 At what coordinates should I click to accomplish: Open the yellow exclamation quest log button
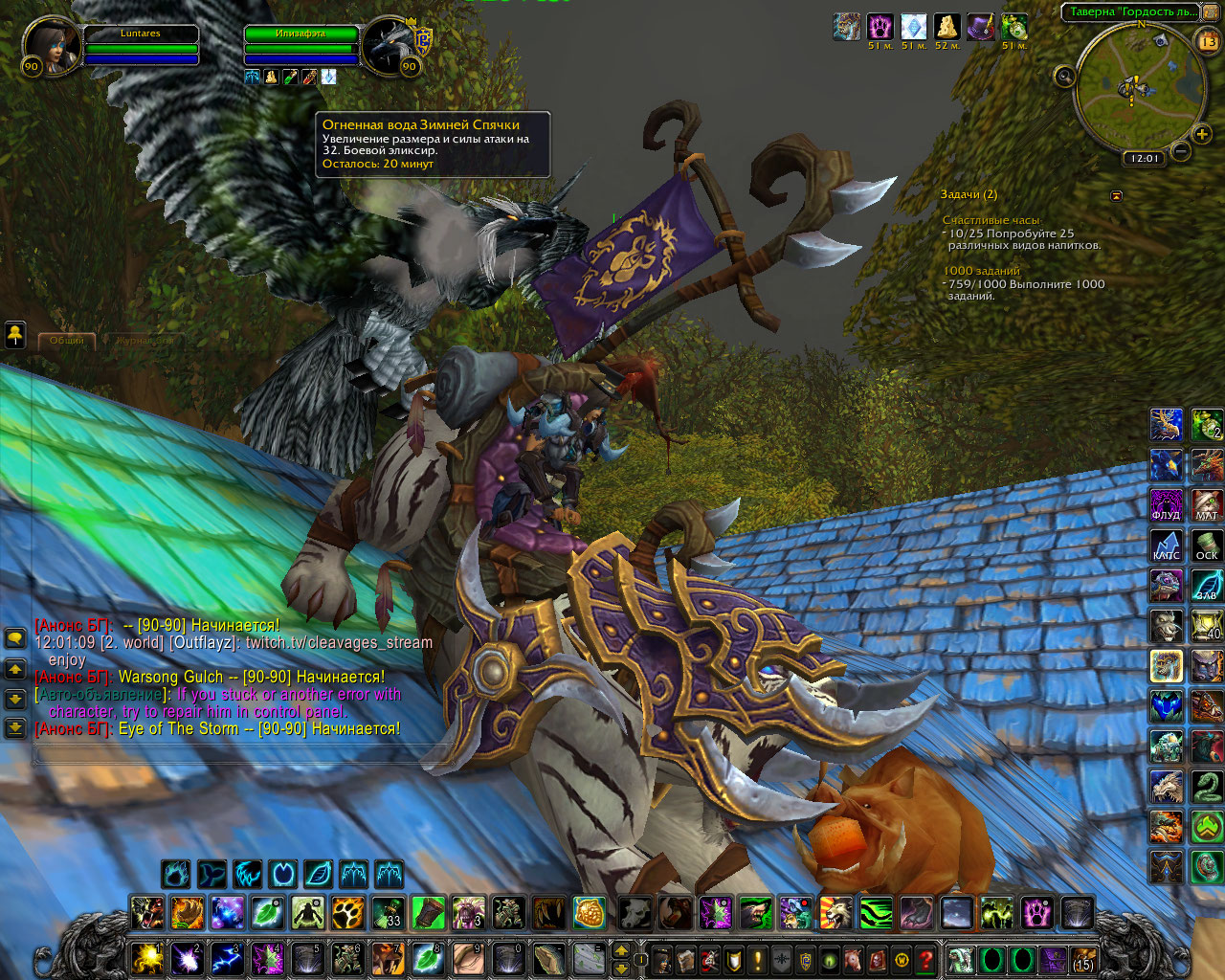click(x=758, y=959)
